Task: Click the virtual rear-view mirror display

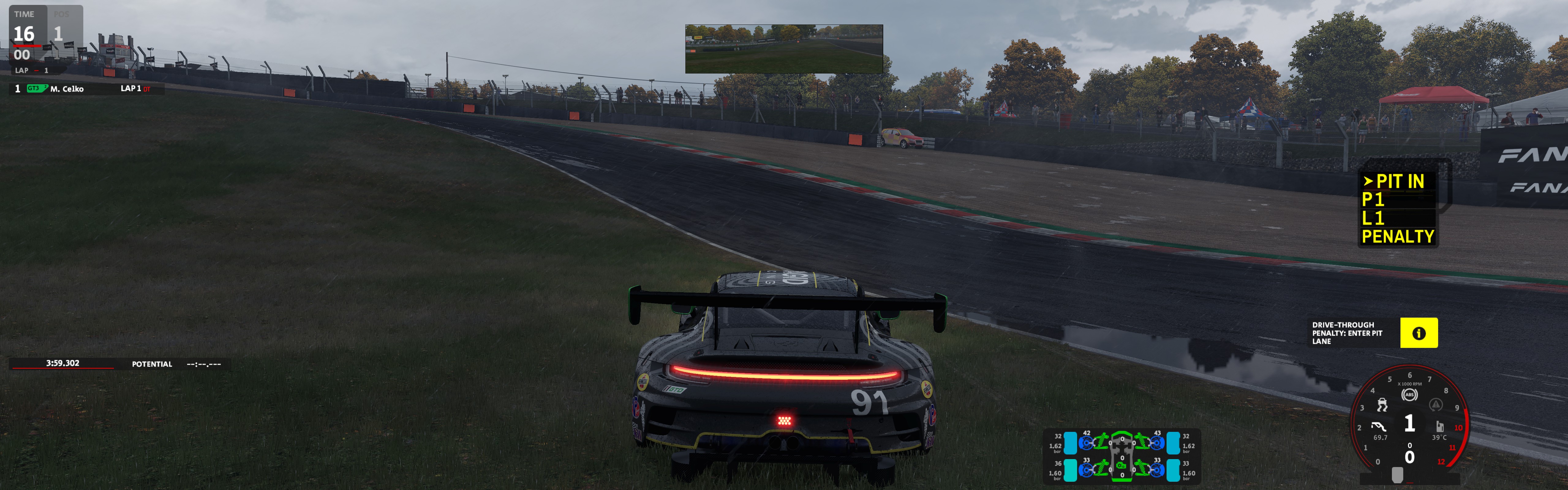Action: (783, 49)
